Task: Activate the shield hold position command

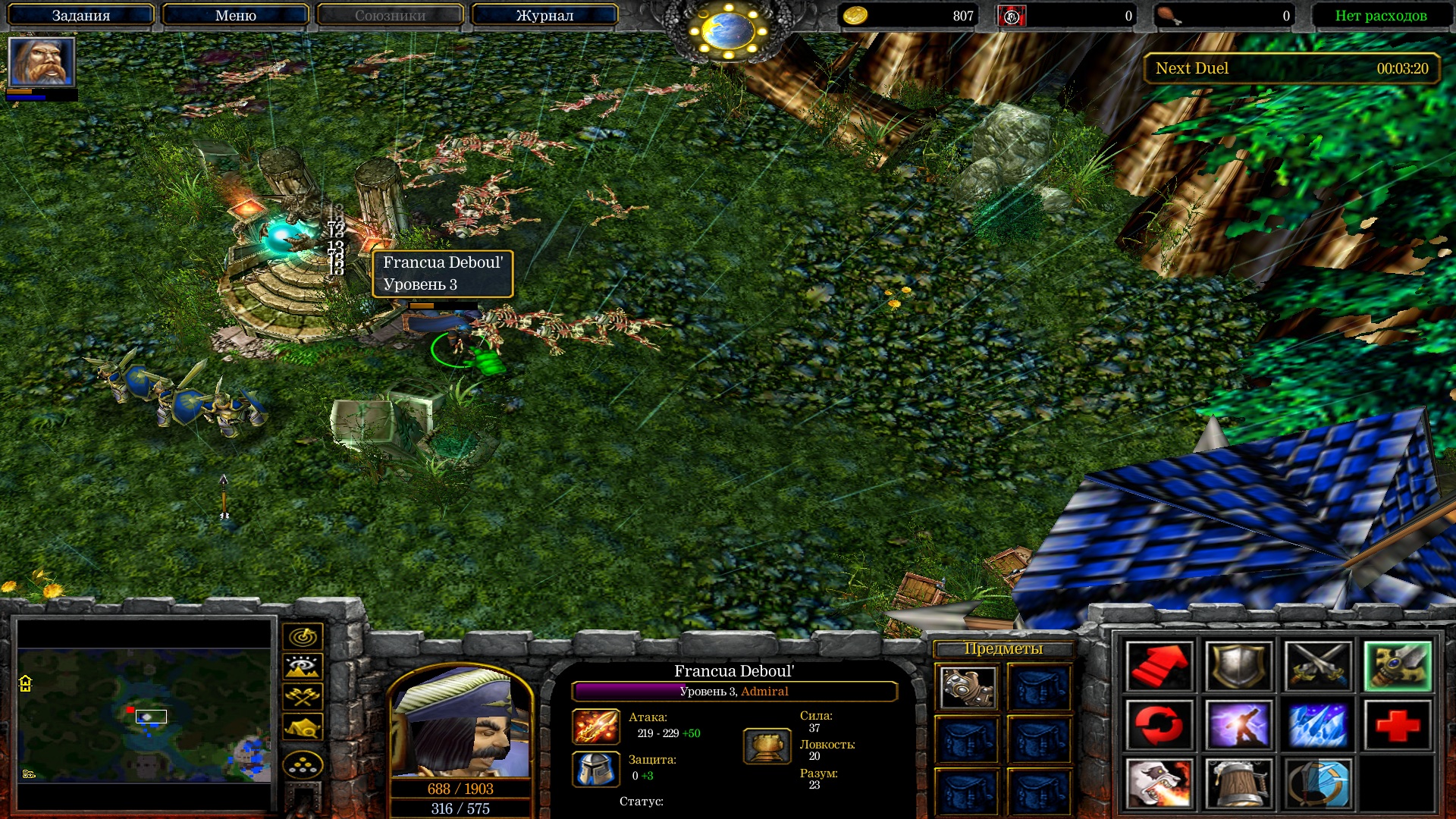Action: point(1238,667)
